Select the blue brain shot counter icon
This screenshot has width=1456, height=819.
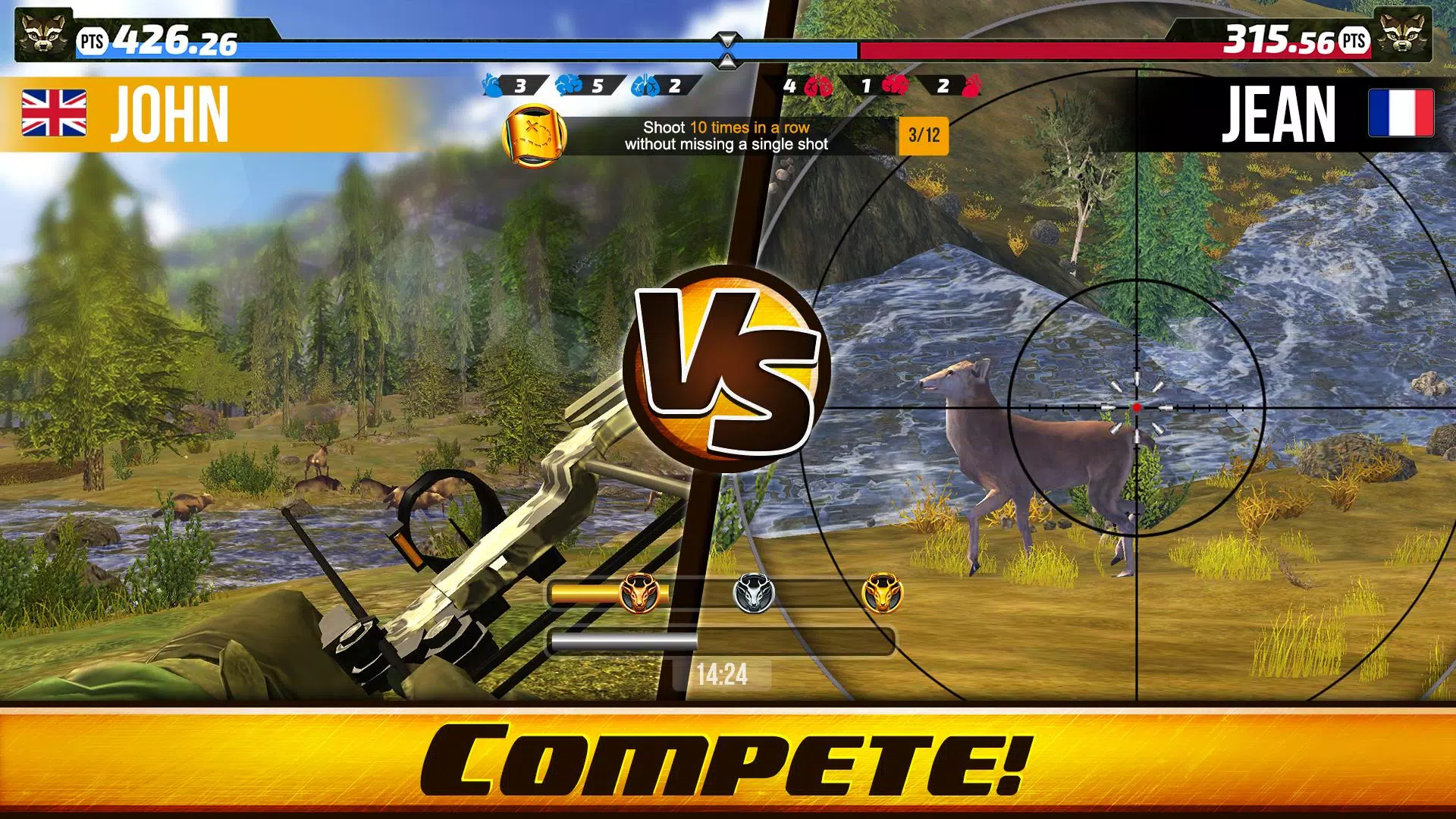[x=567, y=85]
